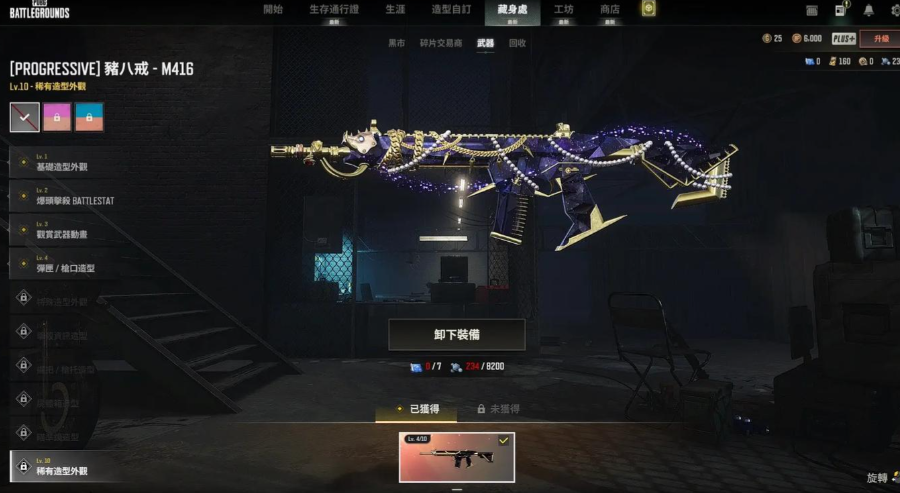Open the 工坊 workshop menu
The height and width of the screenshot is (493, 900).
[x=564, y=10]
